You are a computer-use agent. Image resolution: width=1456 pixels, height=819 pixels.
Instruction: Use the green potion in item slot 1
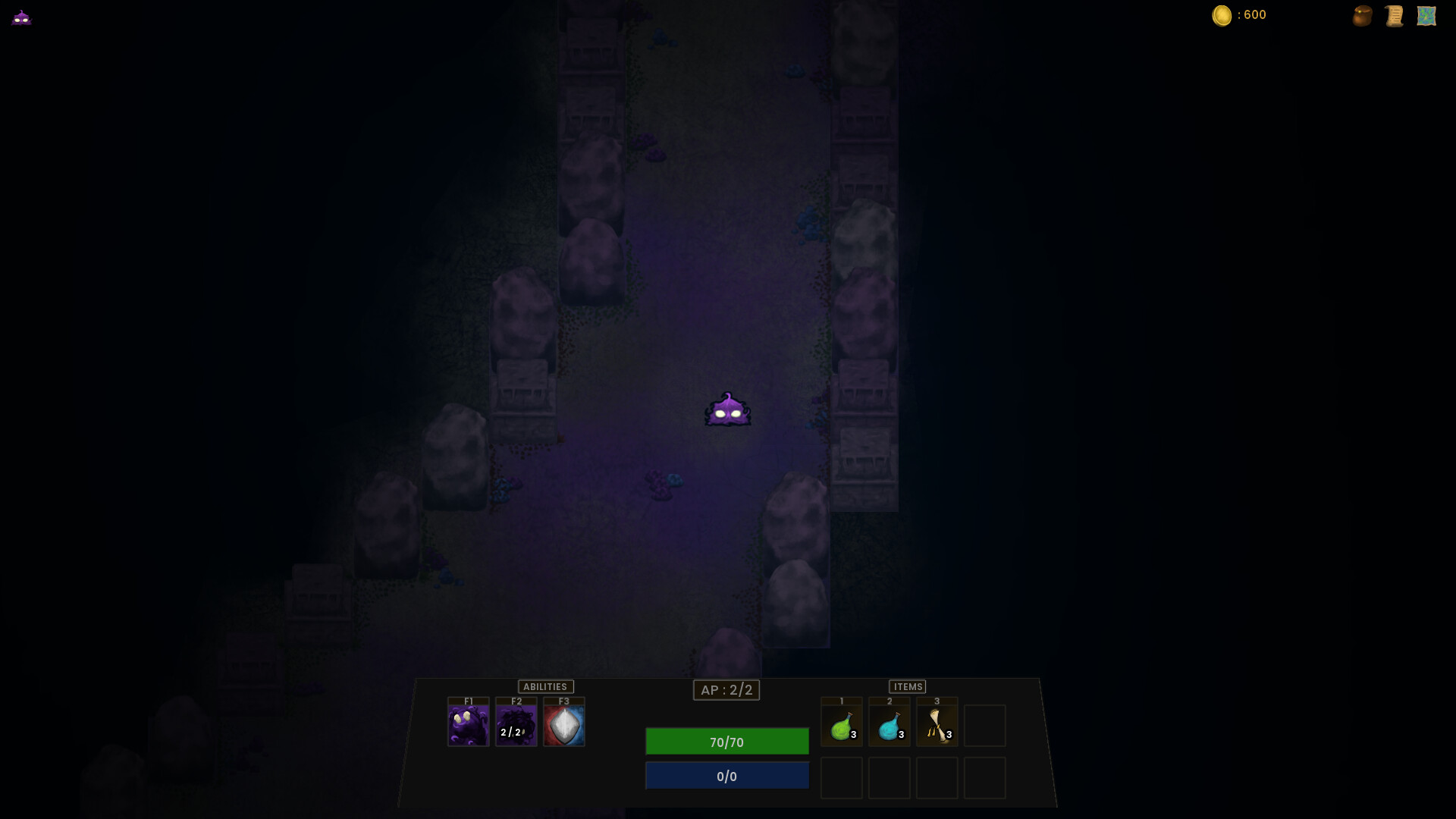(x=842, y=724)
